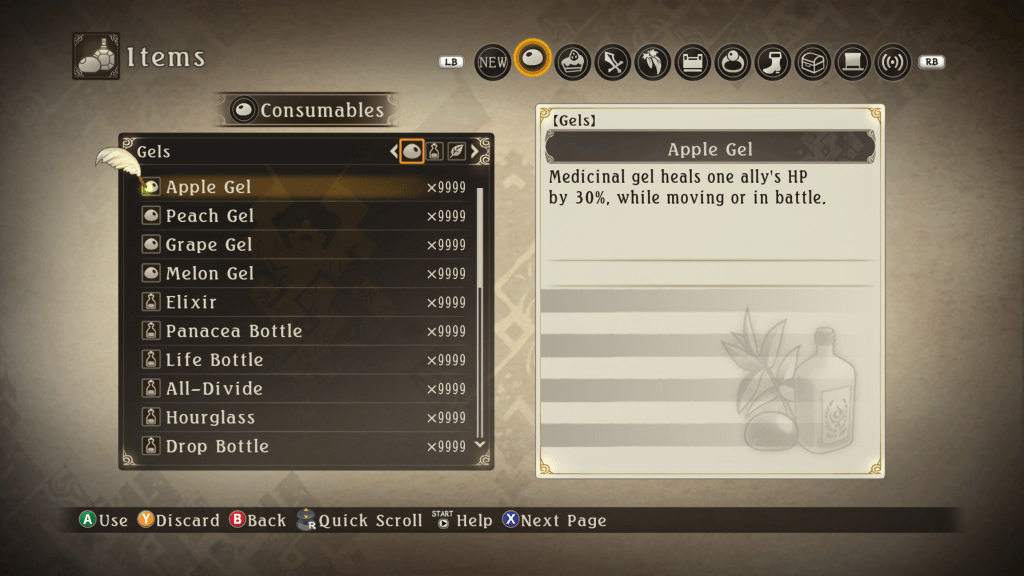Filter consumables by the bottle sub-category

tap(435, 152)
